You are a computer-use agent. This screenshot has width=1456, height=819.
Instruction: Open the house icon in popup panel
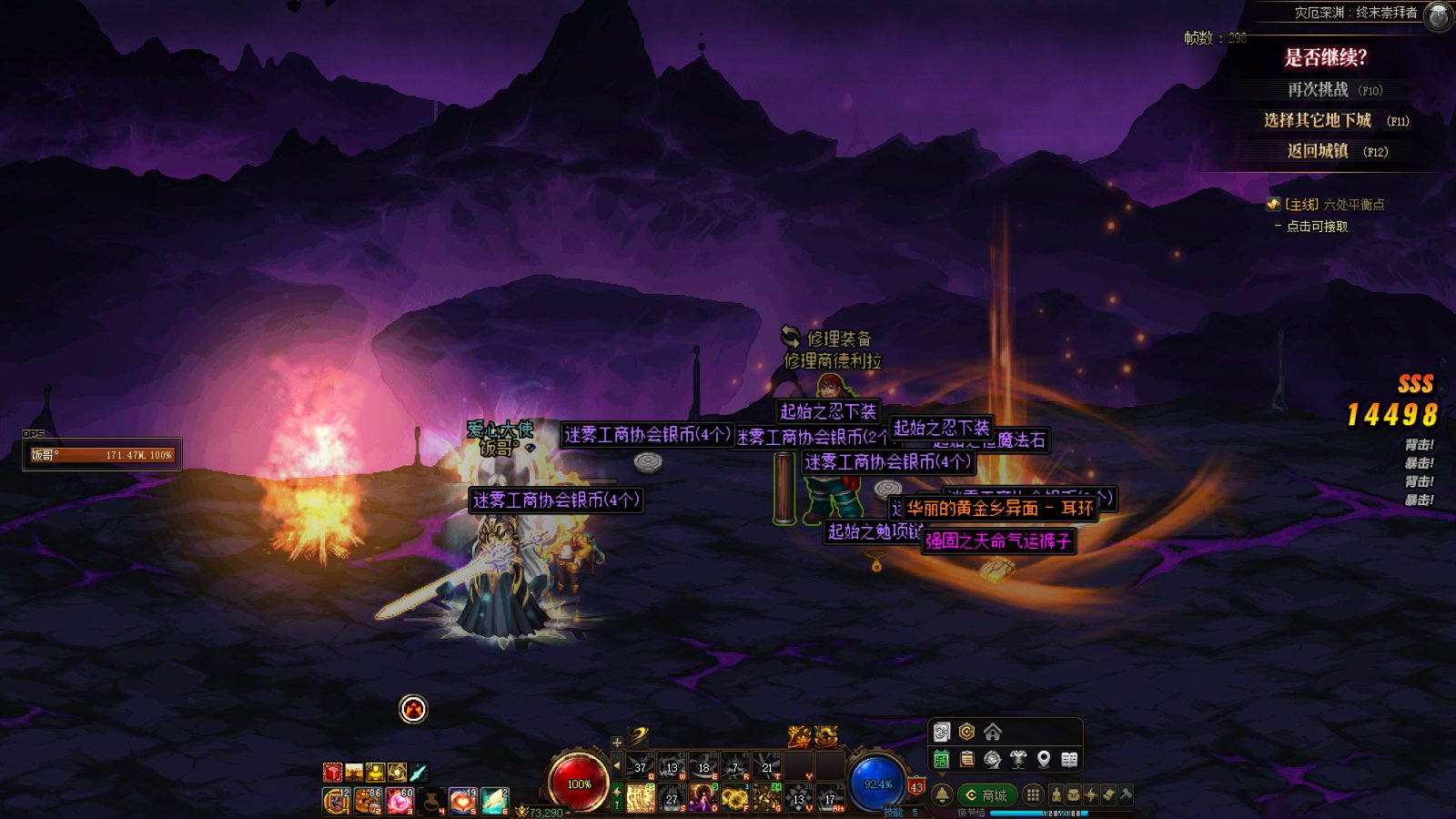pyautogui.click(x=993, y=732)
